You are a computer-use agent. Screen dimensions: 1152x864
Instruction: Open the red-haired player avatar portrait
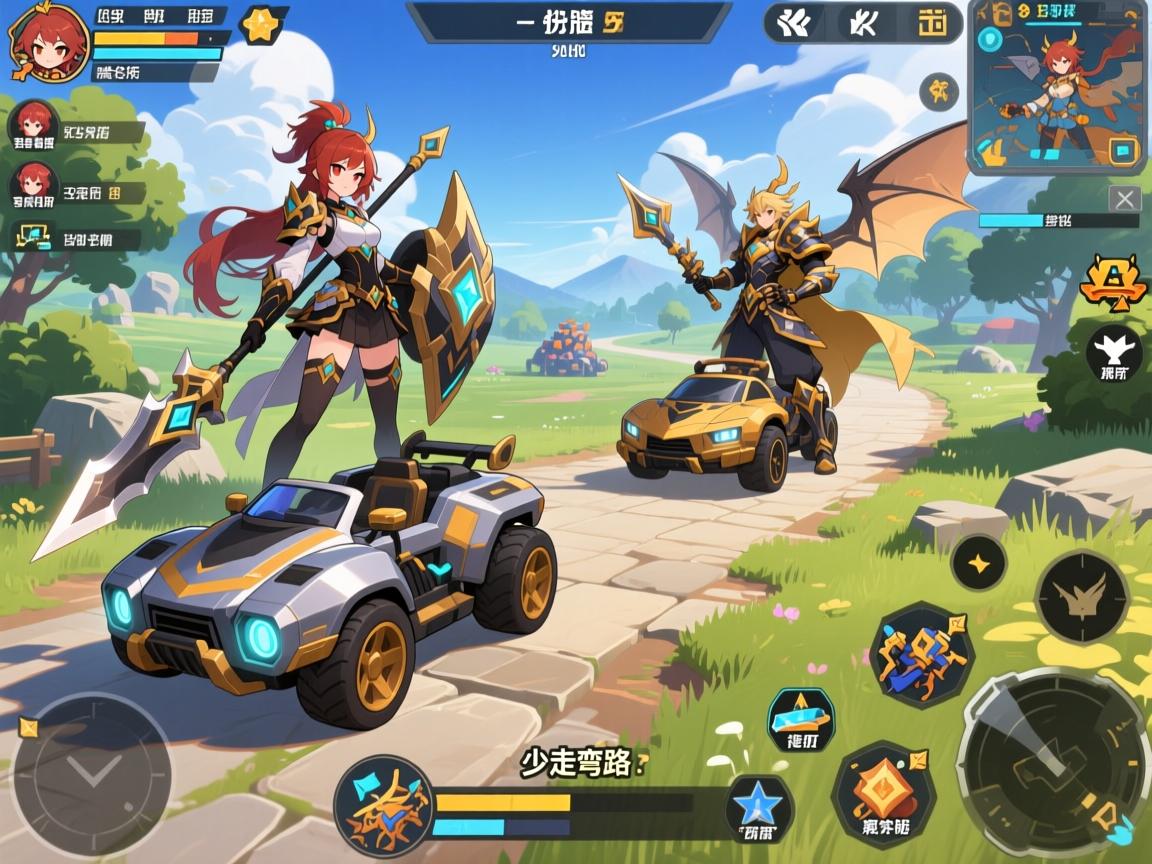click(47, 42)
